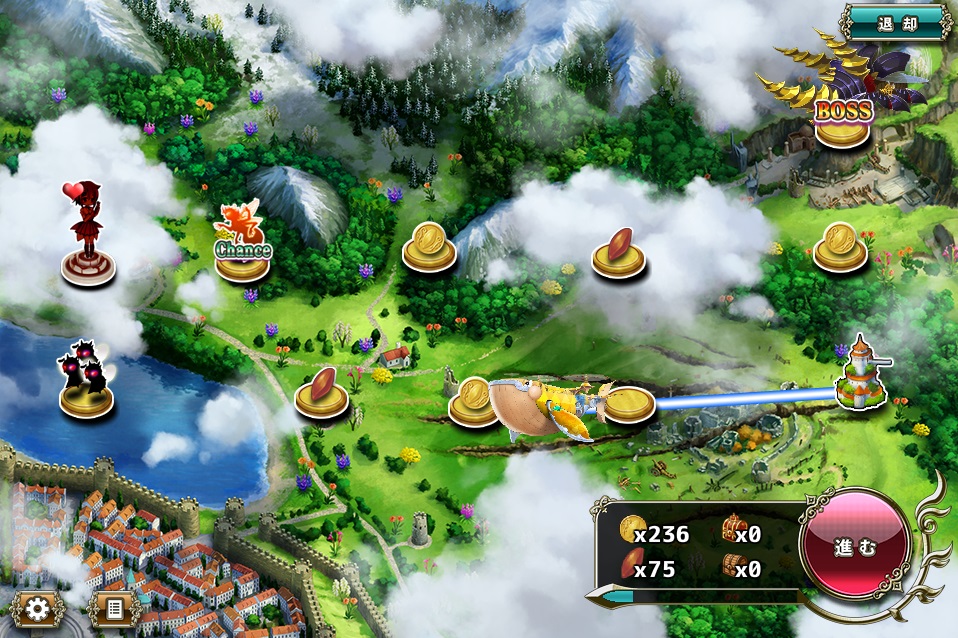Open the gear settings menu
This screenshot has height=638, width=958.
[39, 607]
